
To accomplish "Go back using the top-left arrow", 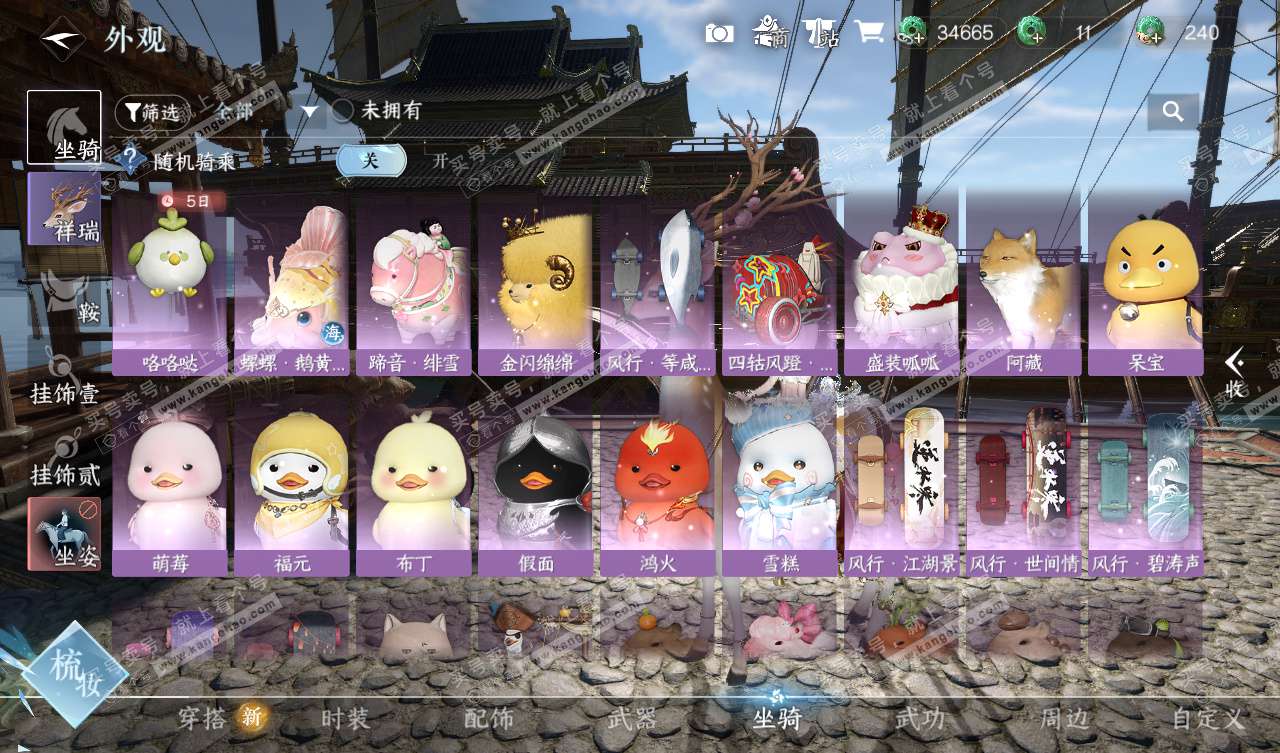I will [x=62, y=38].
